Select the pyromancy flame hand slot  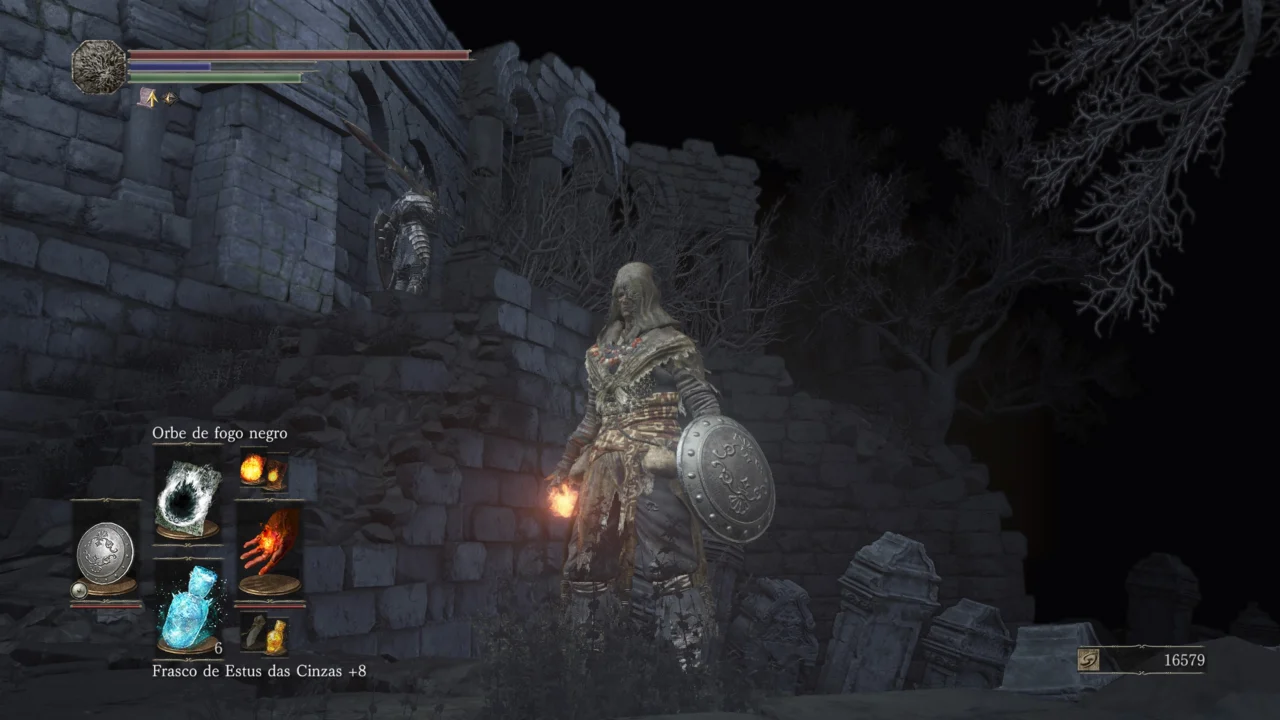point(269,551)
